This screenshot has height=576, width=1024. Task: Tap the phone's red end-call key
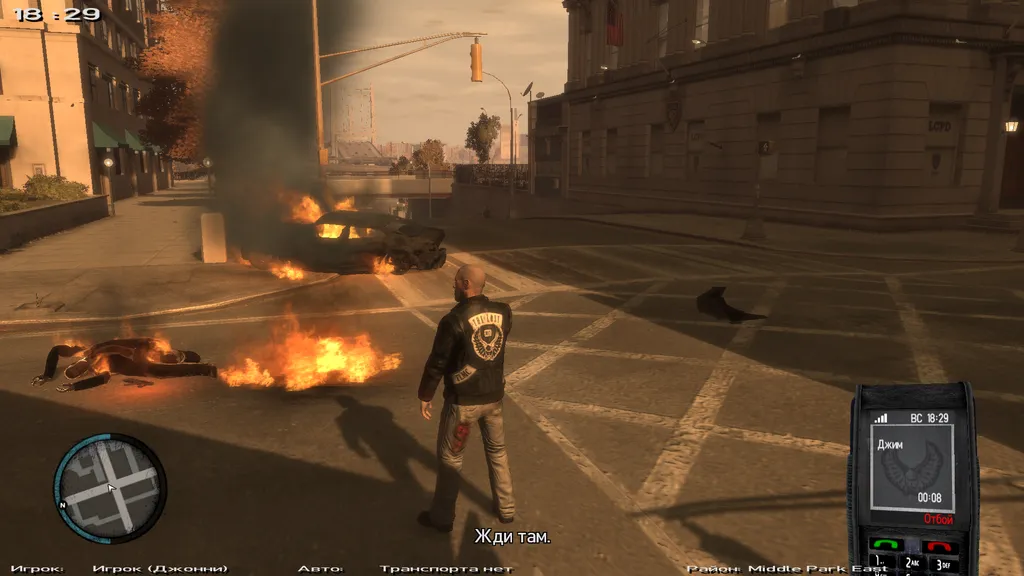[x=939, y=546]
